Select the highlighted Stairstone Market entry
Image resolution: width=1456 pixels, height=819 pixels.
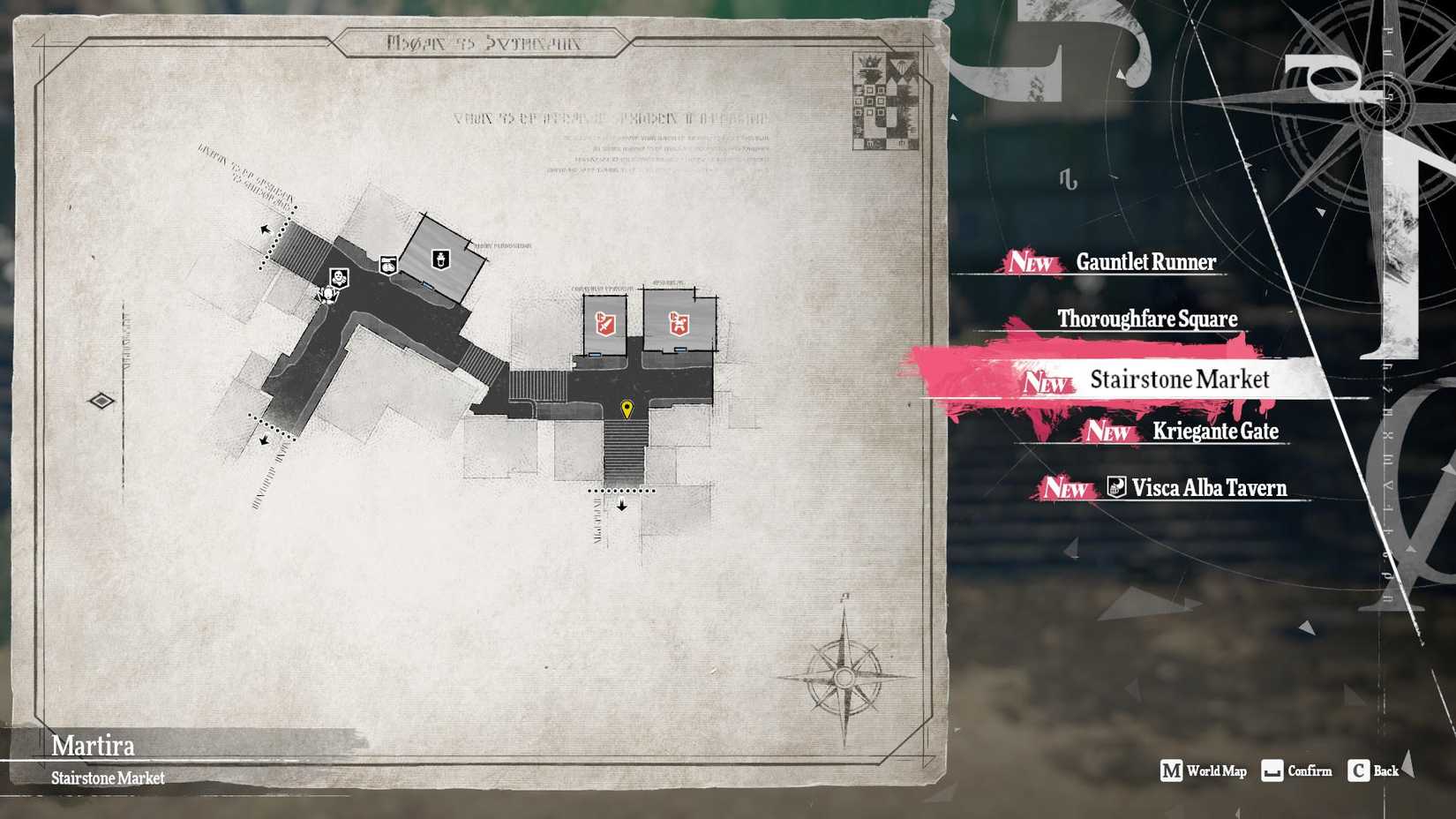click(1179, 379)
